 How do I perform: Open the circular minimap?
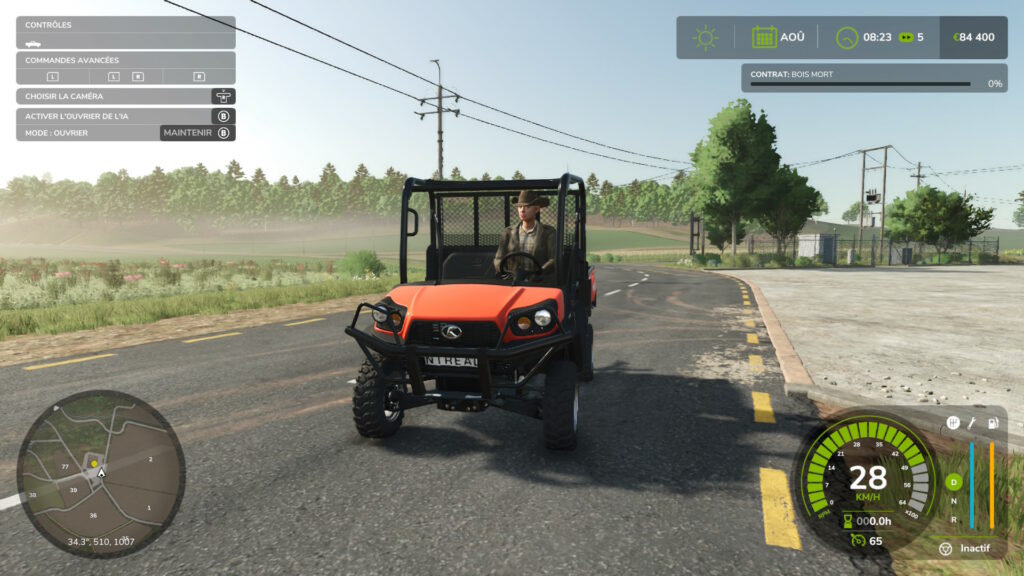coord(100,473)
